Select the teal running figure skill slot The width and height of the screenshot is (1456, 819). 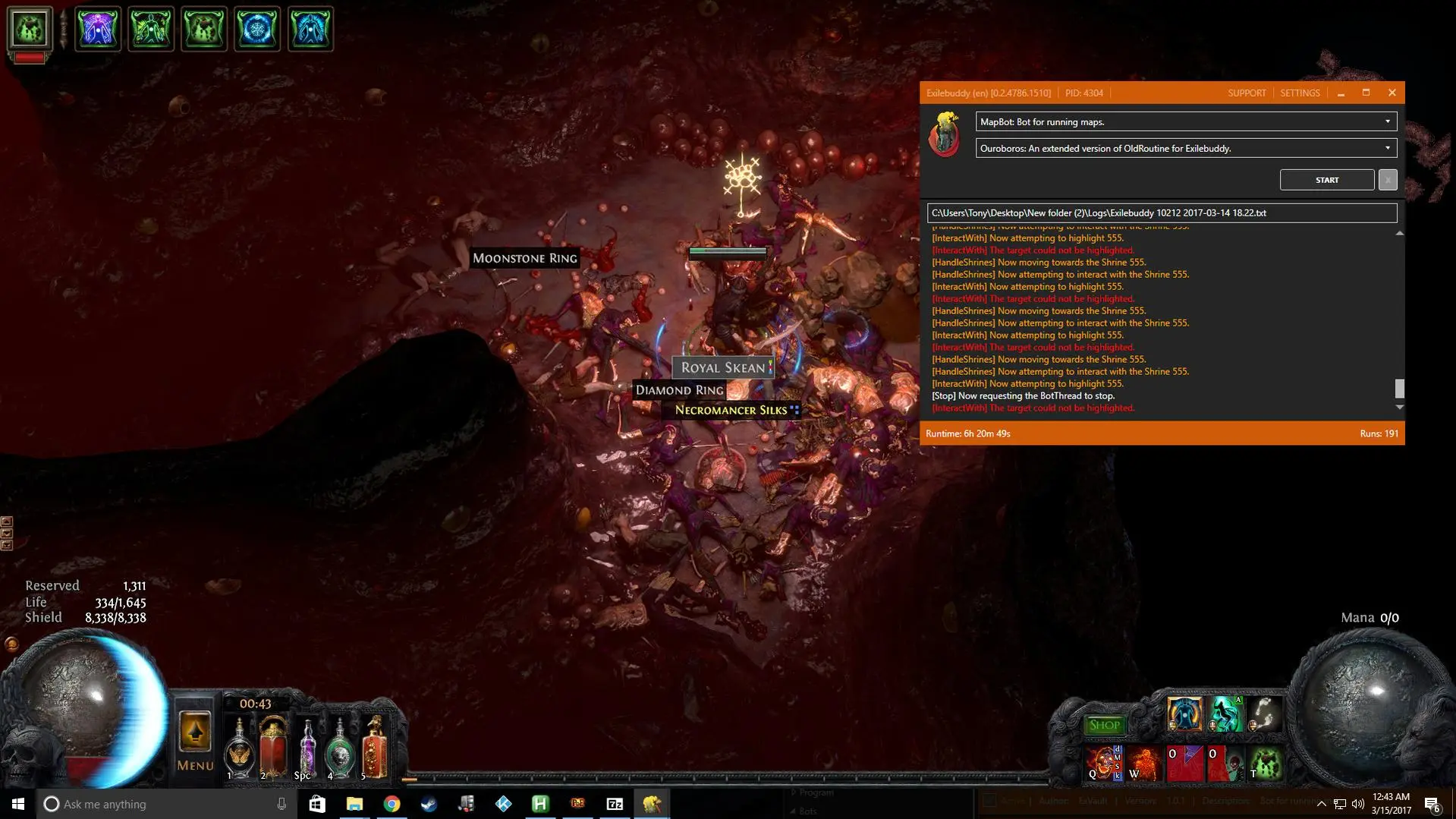tap(1225, 714)
